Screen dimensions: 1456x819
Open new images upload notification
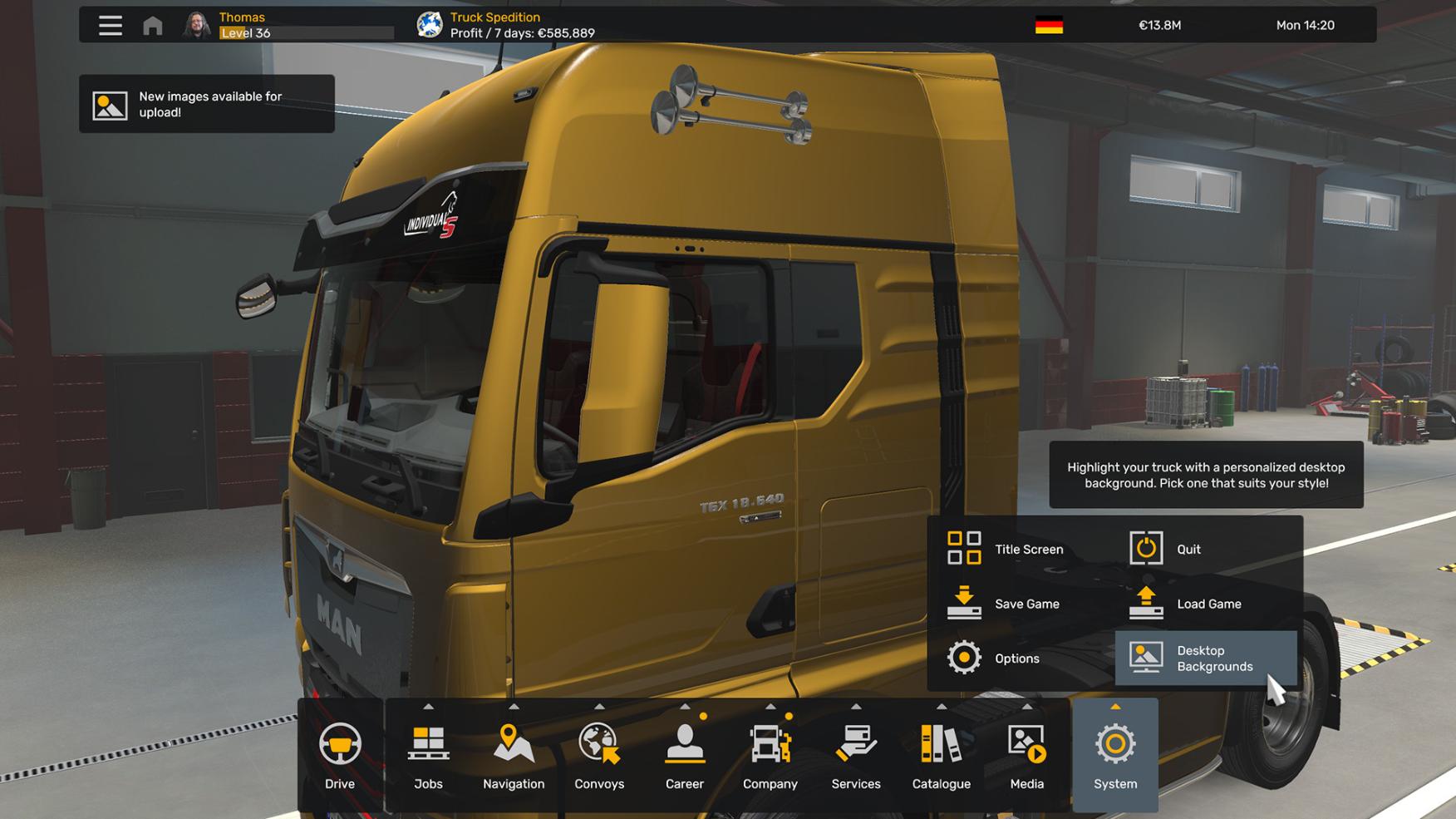(x=207, y=104)
